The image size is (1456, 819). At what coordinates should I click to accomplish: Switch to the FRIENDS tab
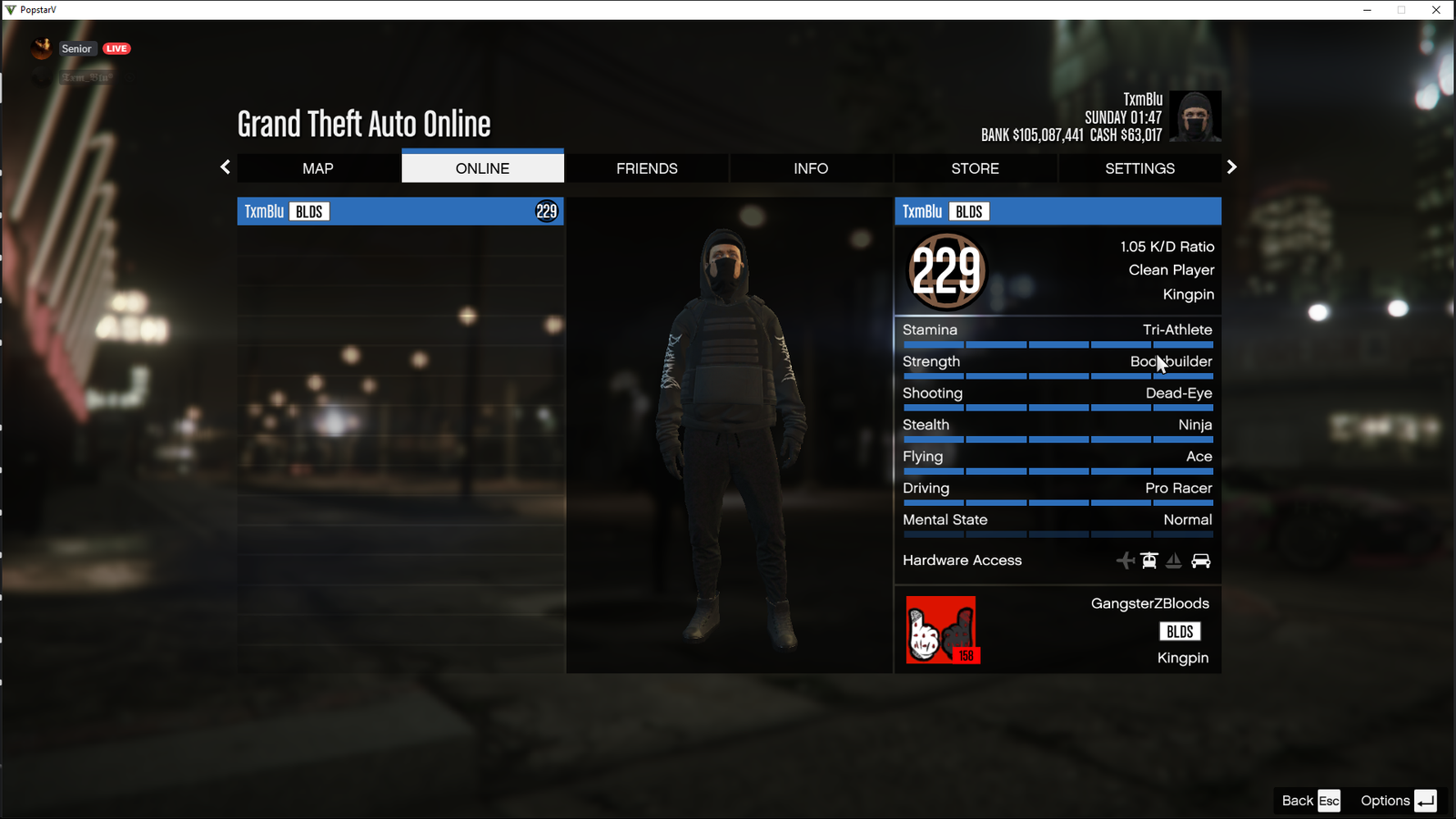point(646,167)
